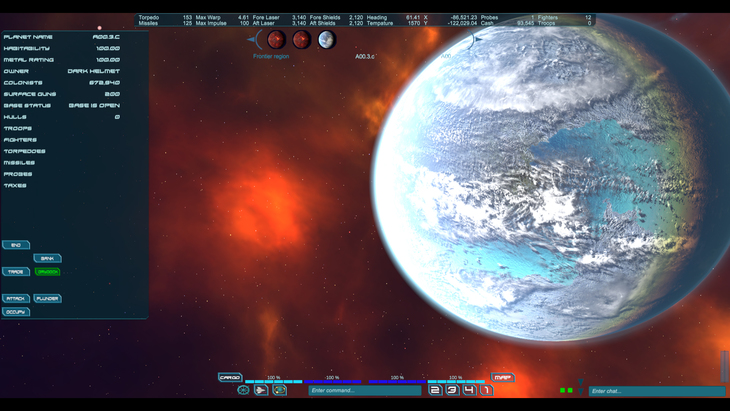The width and height of the screenshot is (730, 411).
Task: Open the BANK option
Action: pyautogui.click(x=47, y=258)
